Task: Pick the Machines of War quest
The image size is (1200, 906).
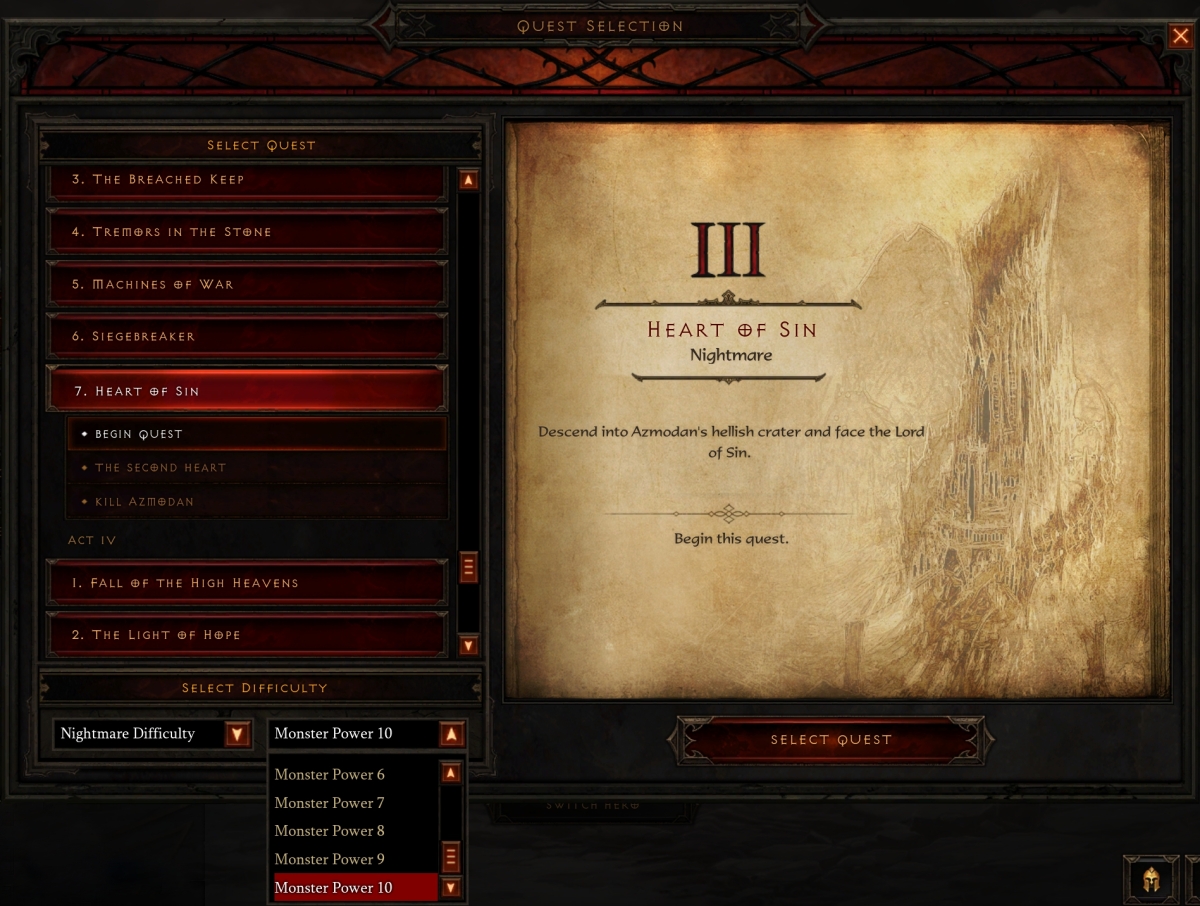Action: pos(246,284)
